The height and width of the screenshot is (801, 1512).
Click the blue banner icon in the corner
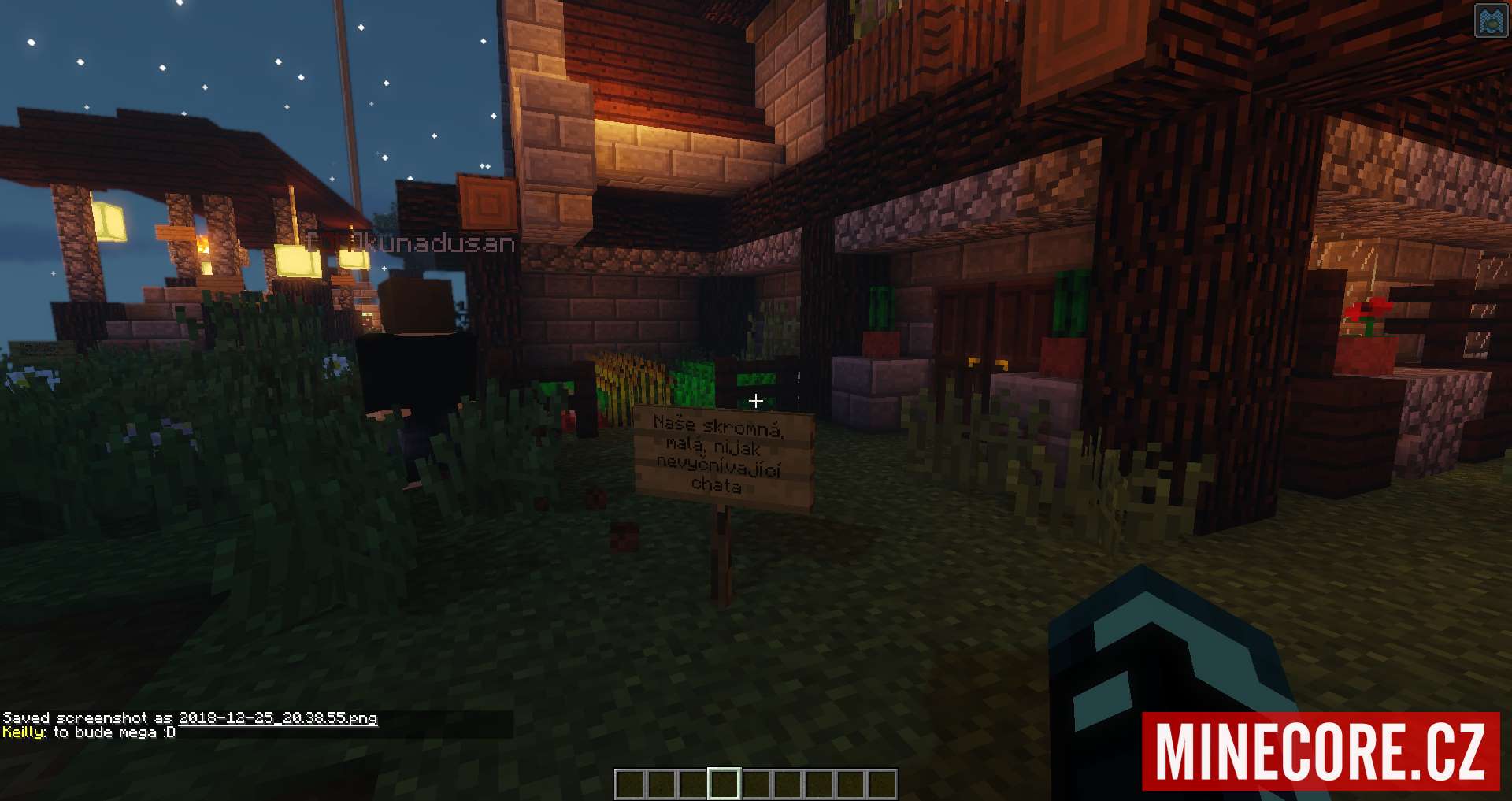(x=1491, y=21)
